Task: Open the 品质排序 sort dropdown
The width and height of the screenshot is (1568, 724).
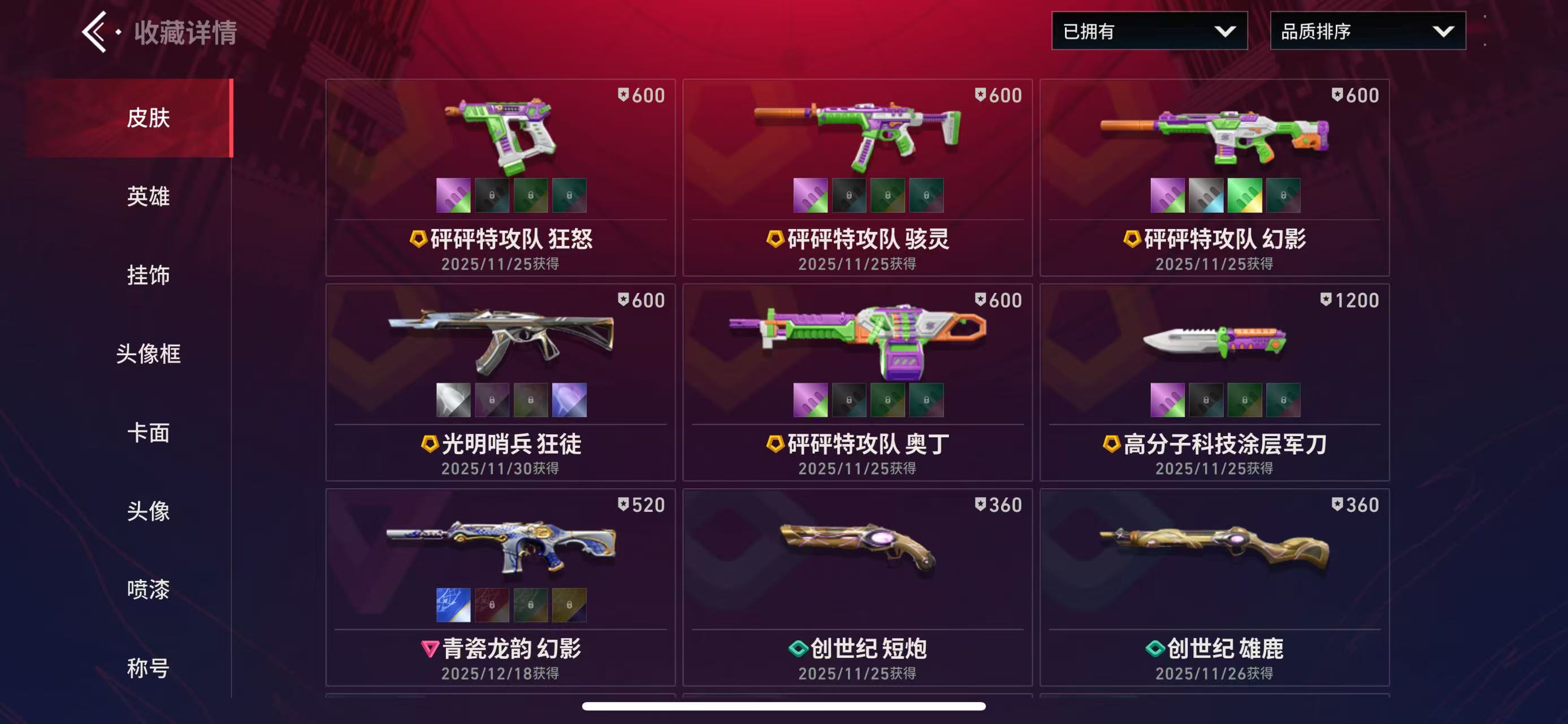Action: [1367, 31]
